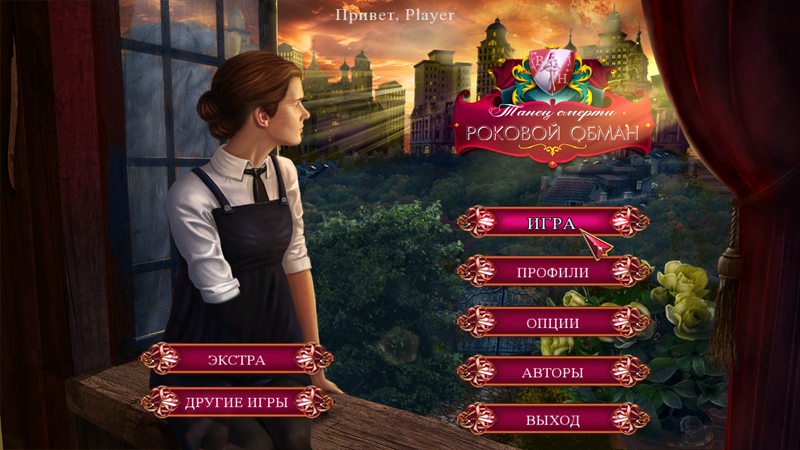This screenshot has height=450, width=800.
Task: Open the ОПЦИИ settings
Action: [552, 322]
